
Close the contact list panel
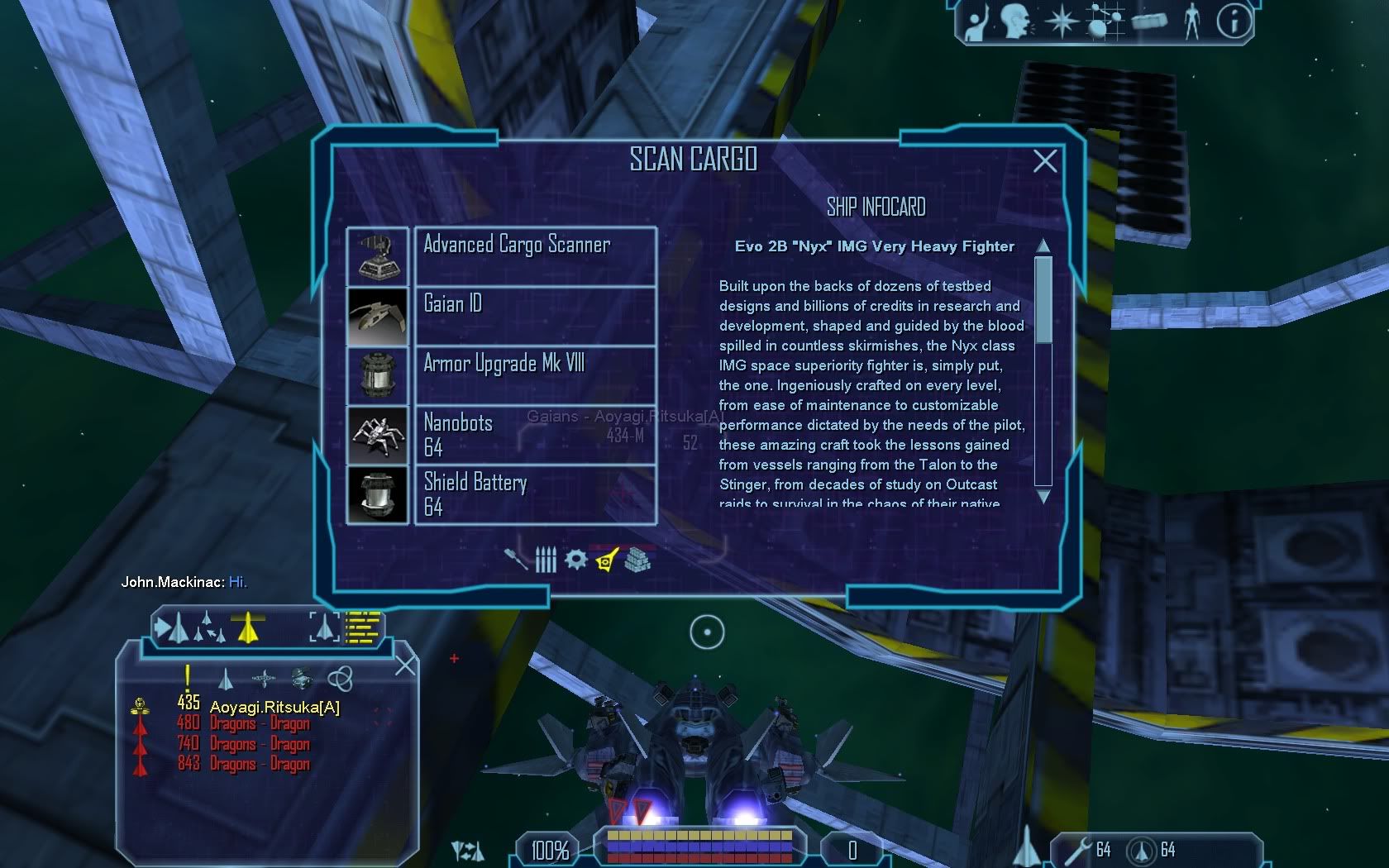click(x=405, y=665)
